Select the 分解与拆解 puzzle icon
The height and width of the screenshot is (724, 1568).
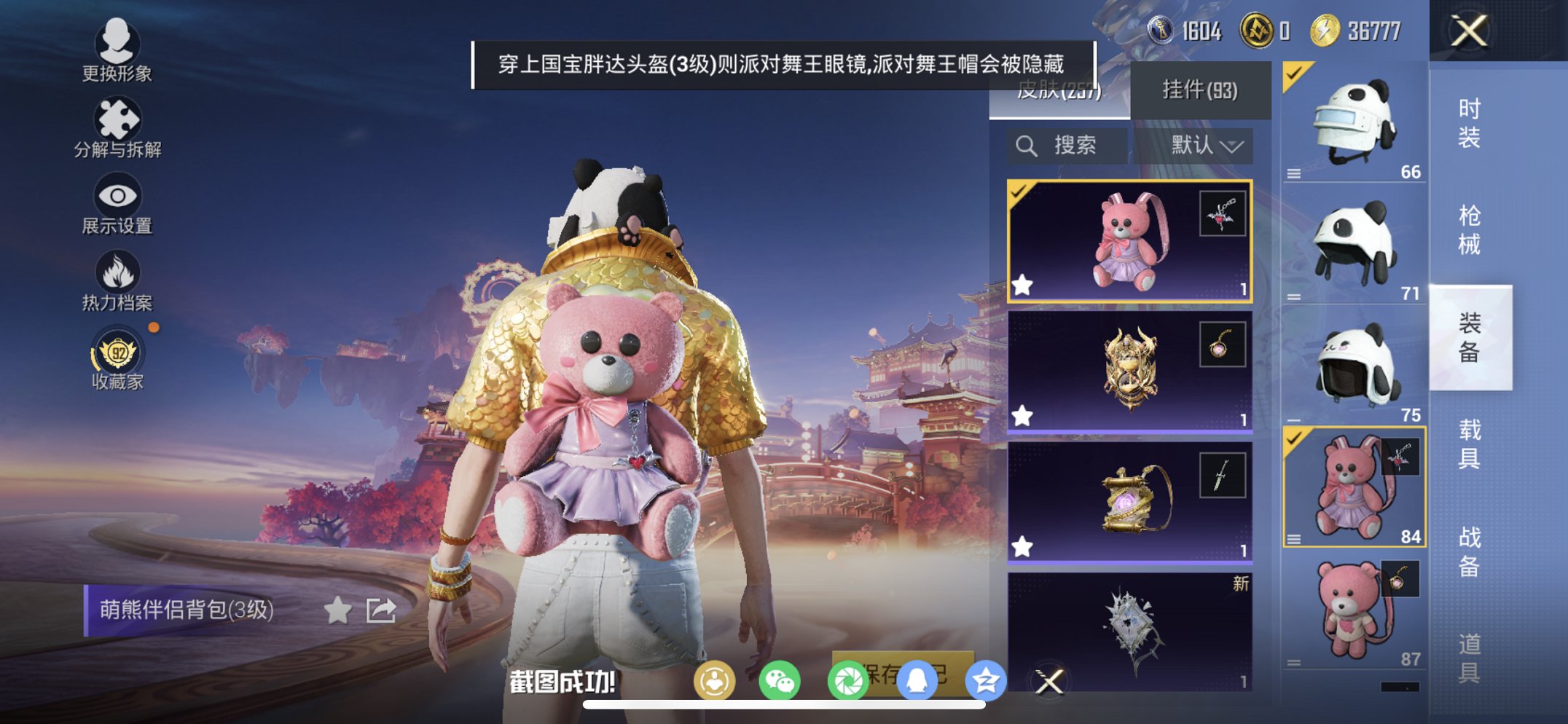117,120
